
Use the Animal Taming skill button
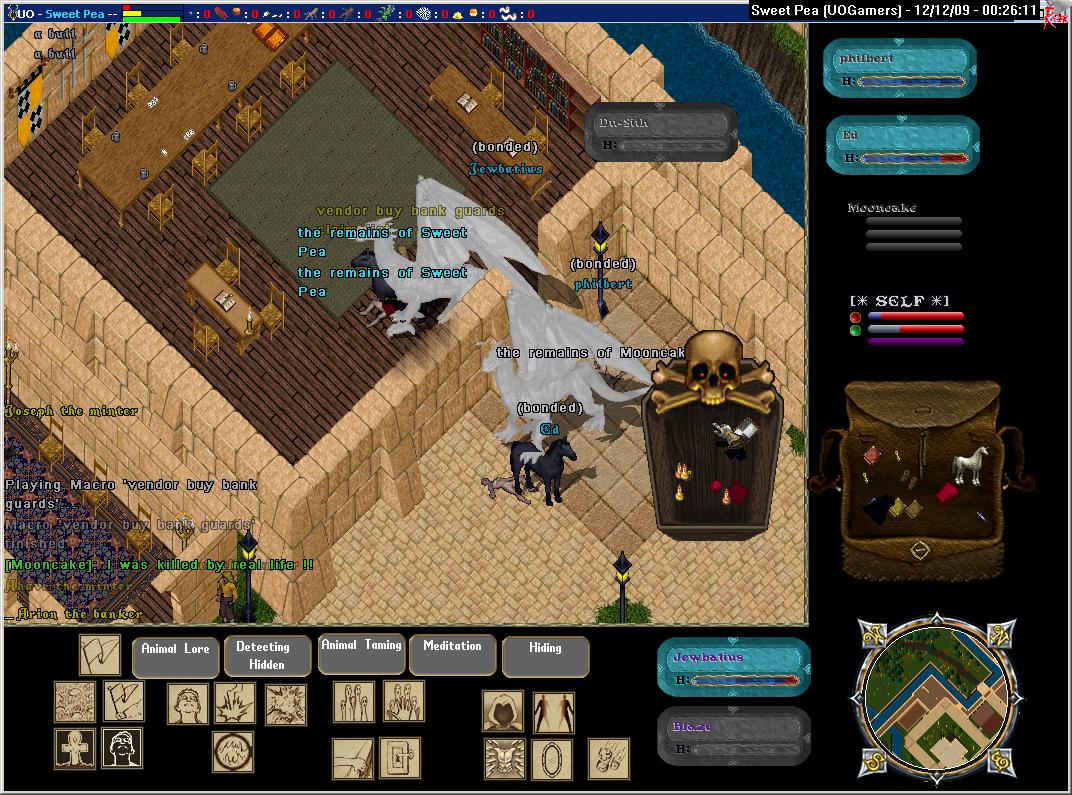pos(361,652)
